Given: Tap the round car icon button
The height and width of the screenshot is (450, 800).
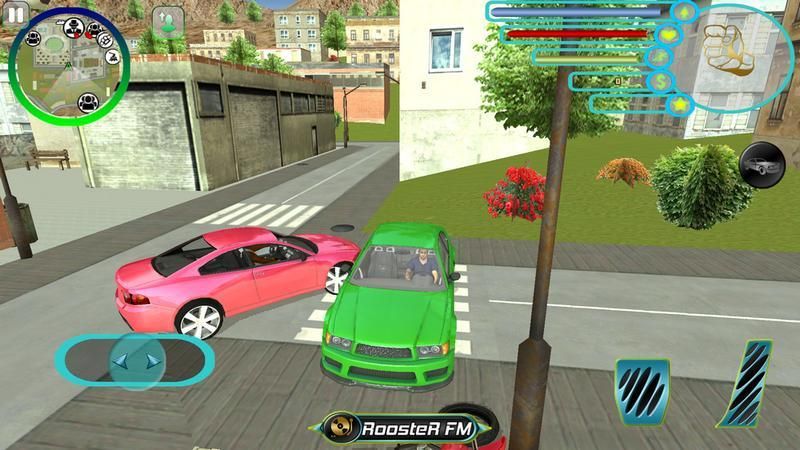Looking at the screenshot, I should [761, 163].
